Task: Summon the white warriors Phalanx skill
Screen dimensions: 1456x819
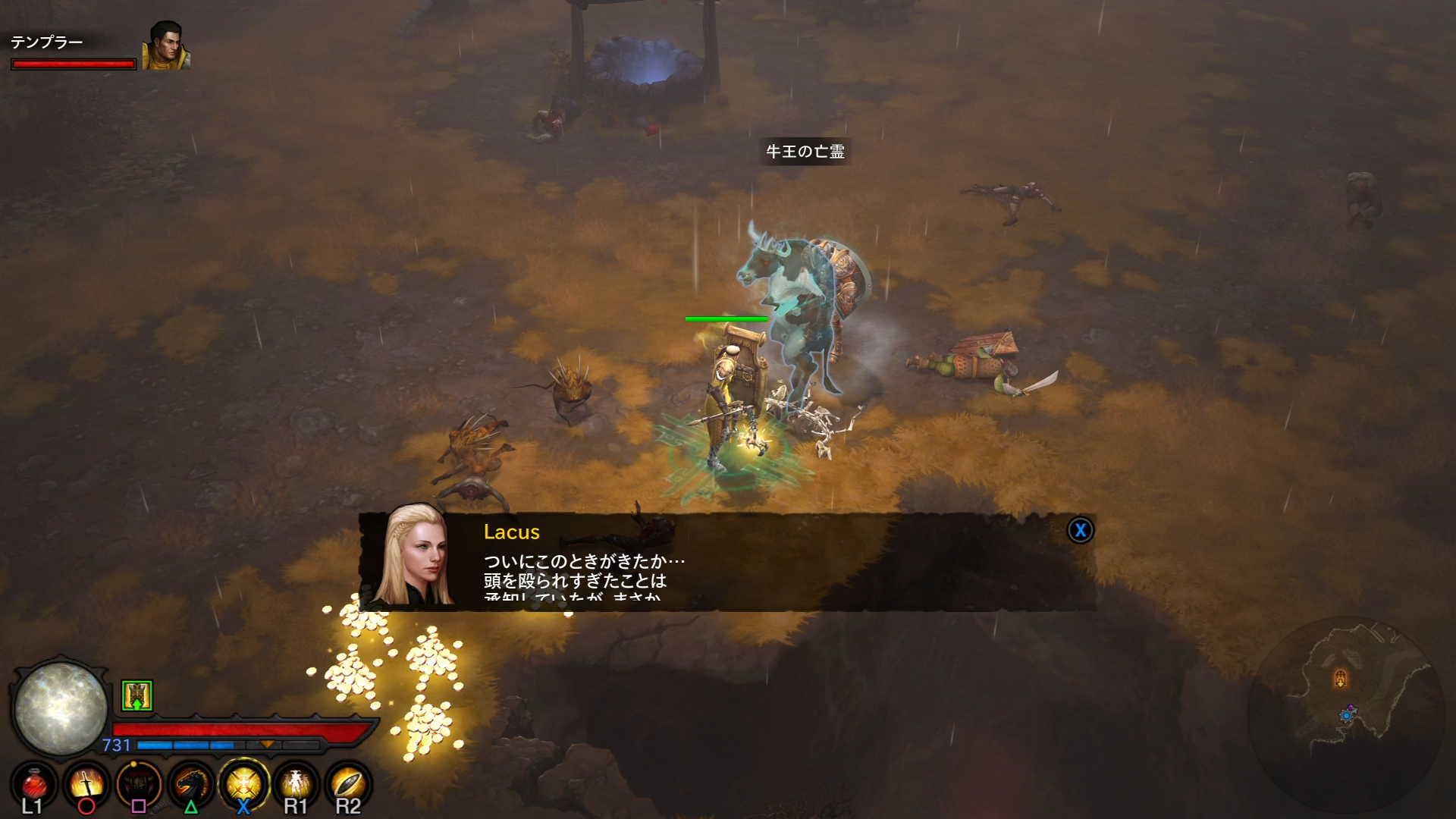Action: pyautogui.click(x=296, y=786)
